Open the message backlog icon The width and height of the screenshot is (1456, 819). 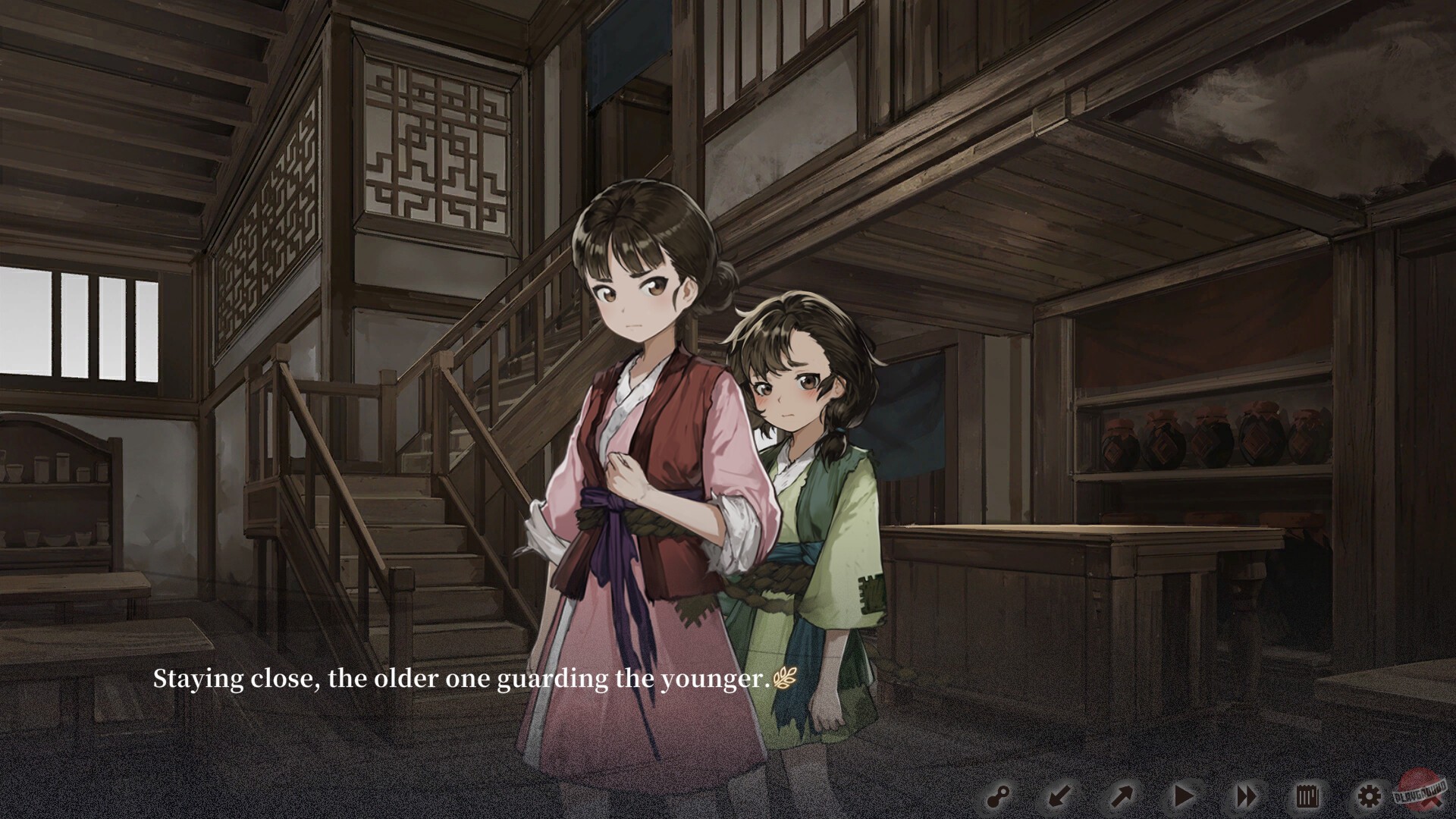tap(1307, 796)
